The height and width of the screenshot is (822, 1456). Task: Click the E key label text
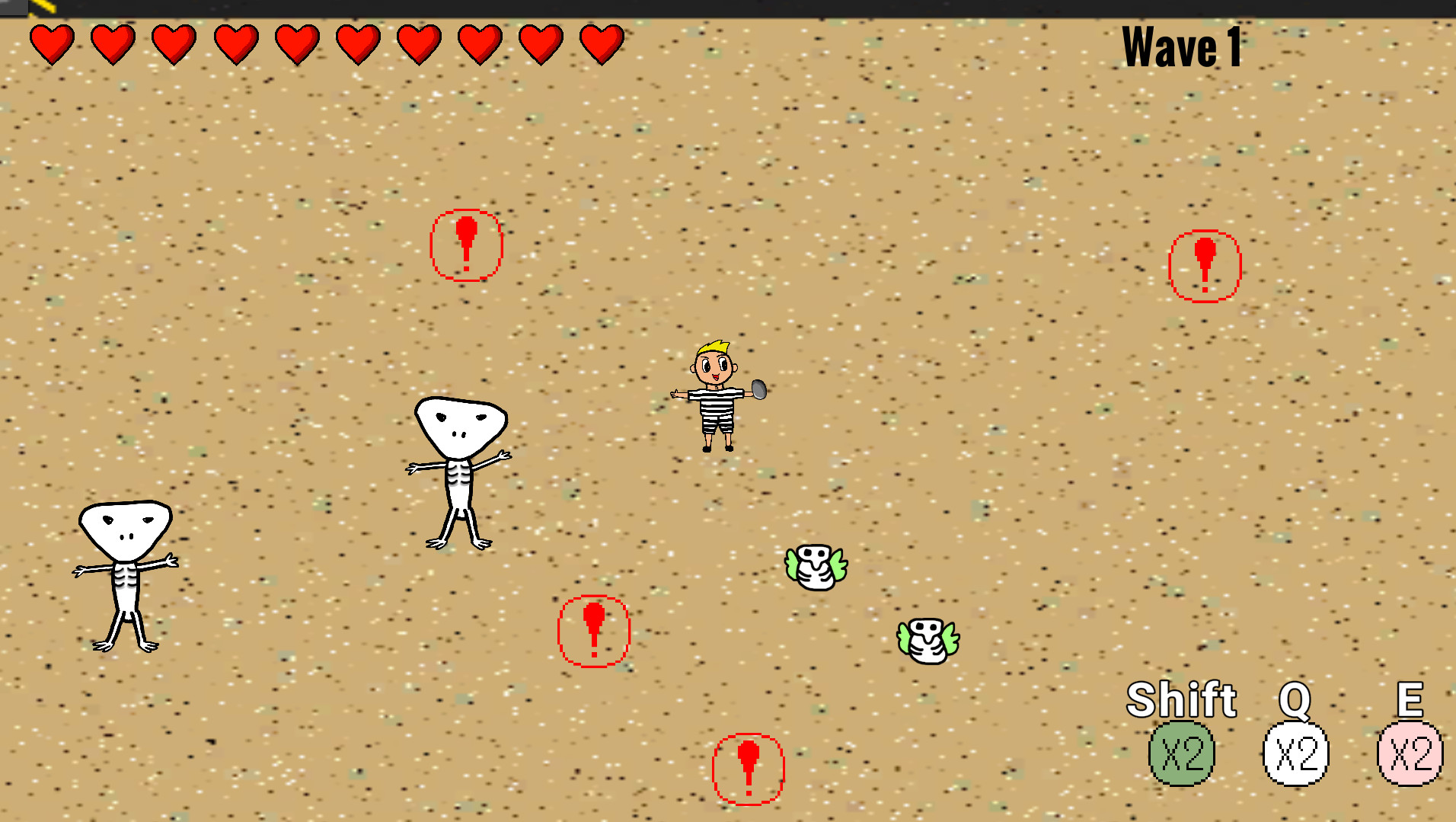[1410, 698]
